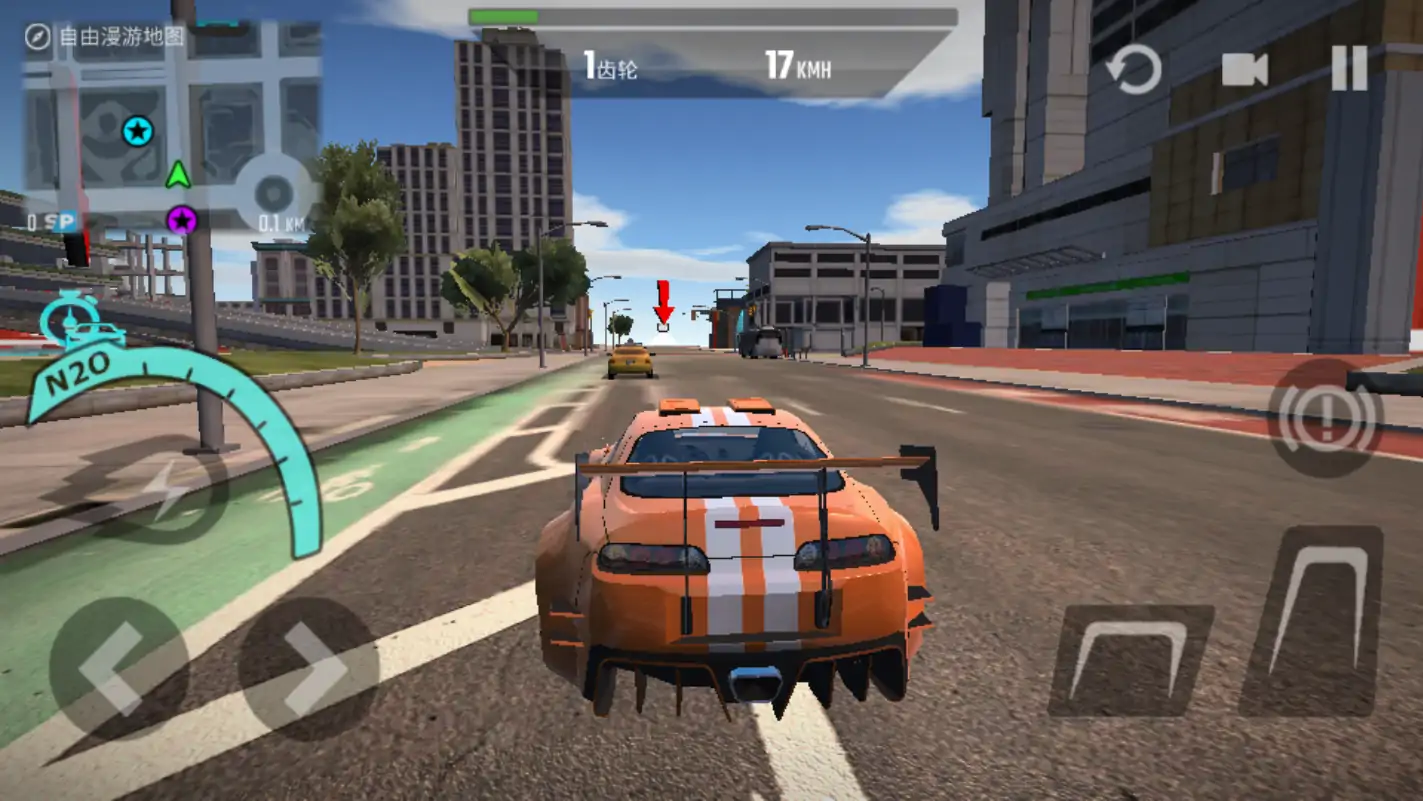The width and height of the screenshot is (1423, 801).
Task: Step on the tall accelerator pedal
Action: [x=1313, y=620]
